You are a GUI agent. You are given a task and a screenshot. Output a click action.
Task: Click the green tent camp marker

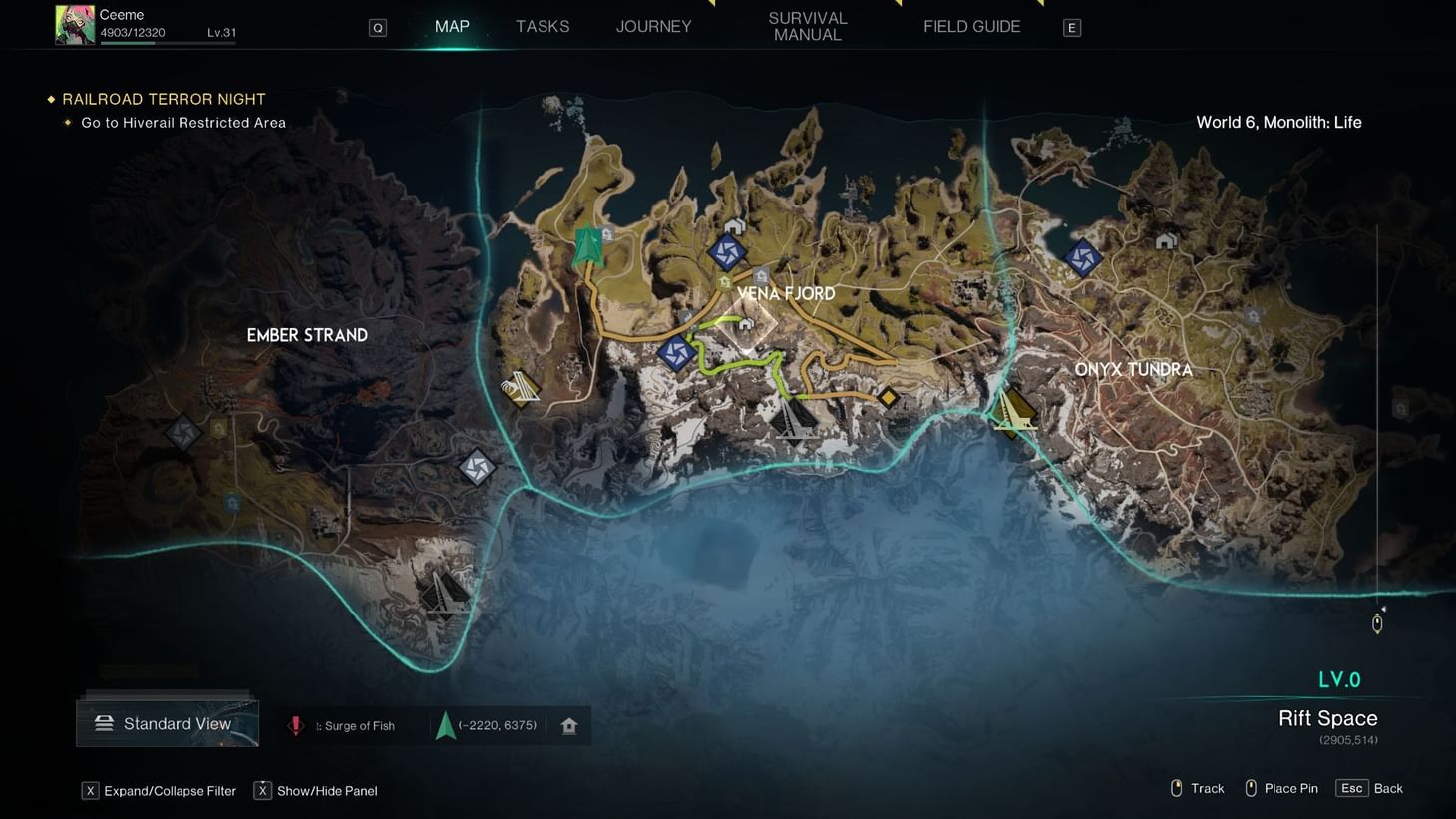point(586,244)
